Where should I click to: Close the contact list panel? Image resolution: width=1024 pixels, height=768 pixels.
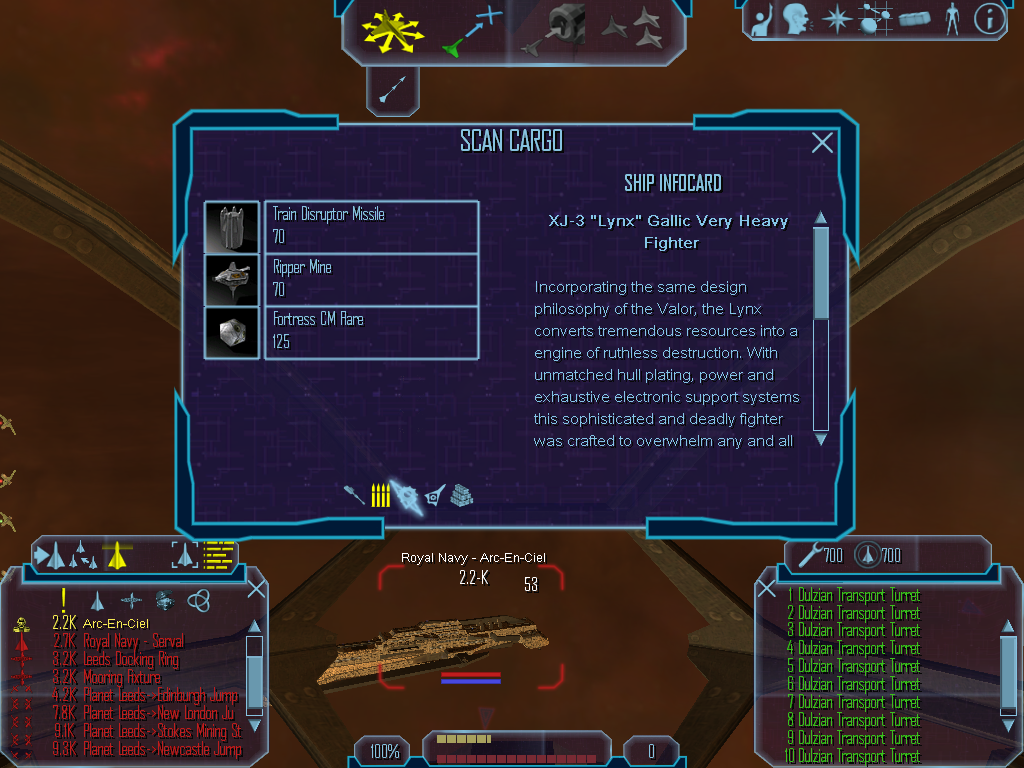tap(256, 588)
